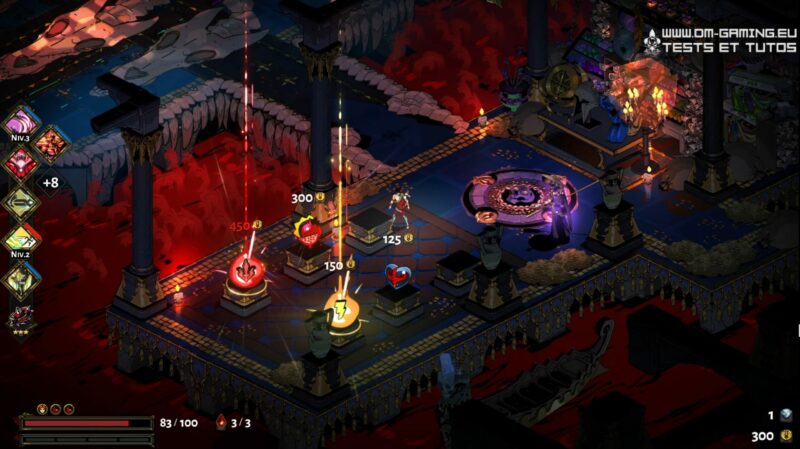Choose the red boon icon below the pink swirl
The height and width of the screenshot is (449, 800).
(20, 163)
